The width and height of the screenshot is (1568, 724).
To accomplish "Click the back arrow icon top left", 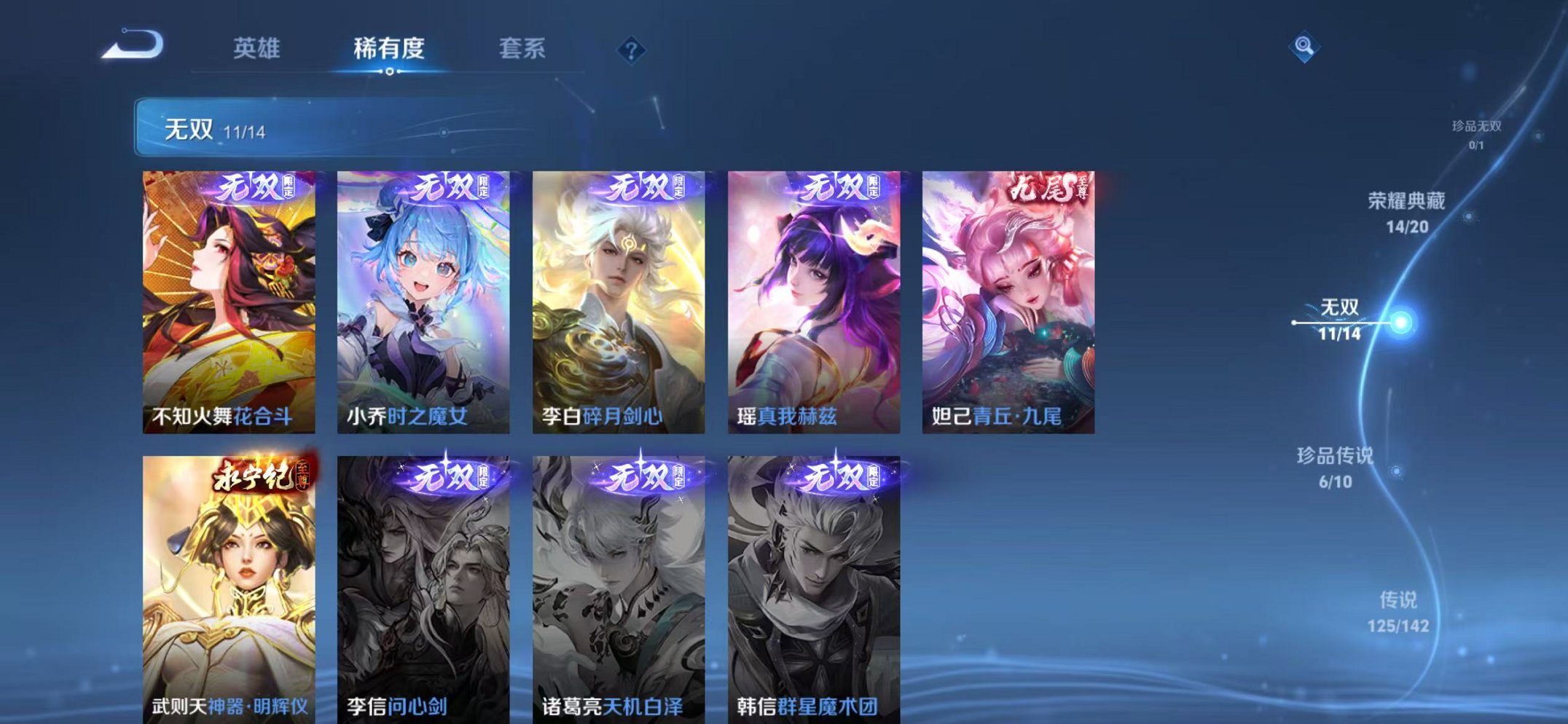I will (x=131, y=45).
